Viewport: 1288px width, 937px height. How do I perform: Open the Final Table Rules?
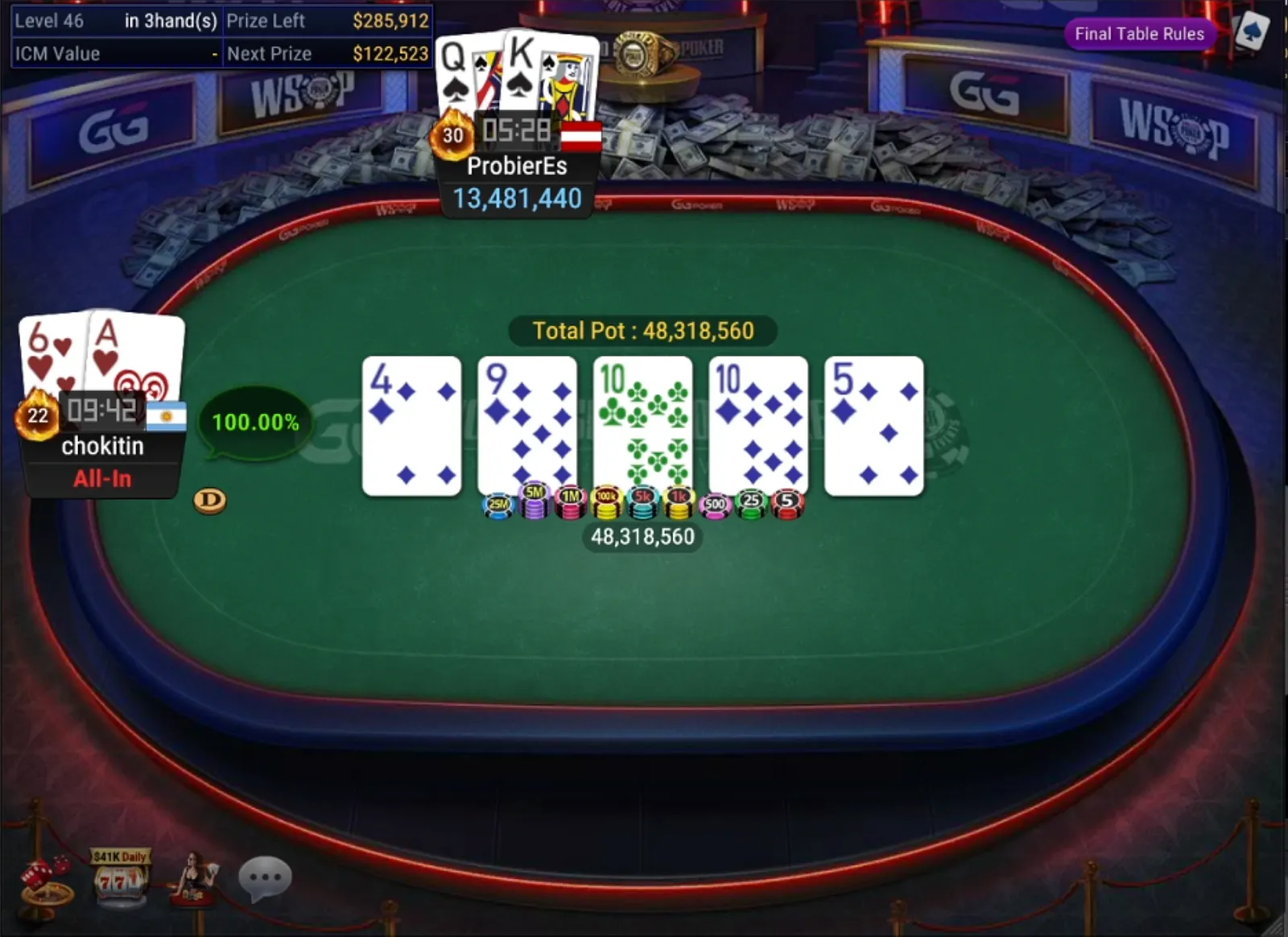(1139, 34)
